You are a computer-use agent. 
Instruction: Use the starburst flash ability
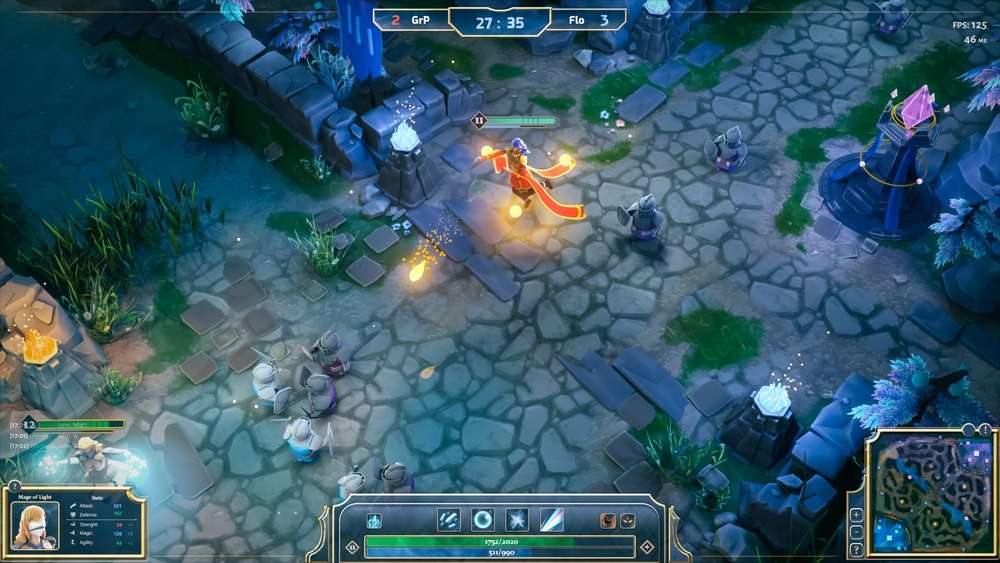[517, 520]
